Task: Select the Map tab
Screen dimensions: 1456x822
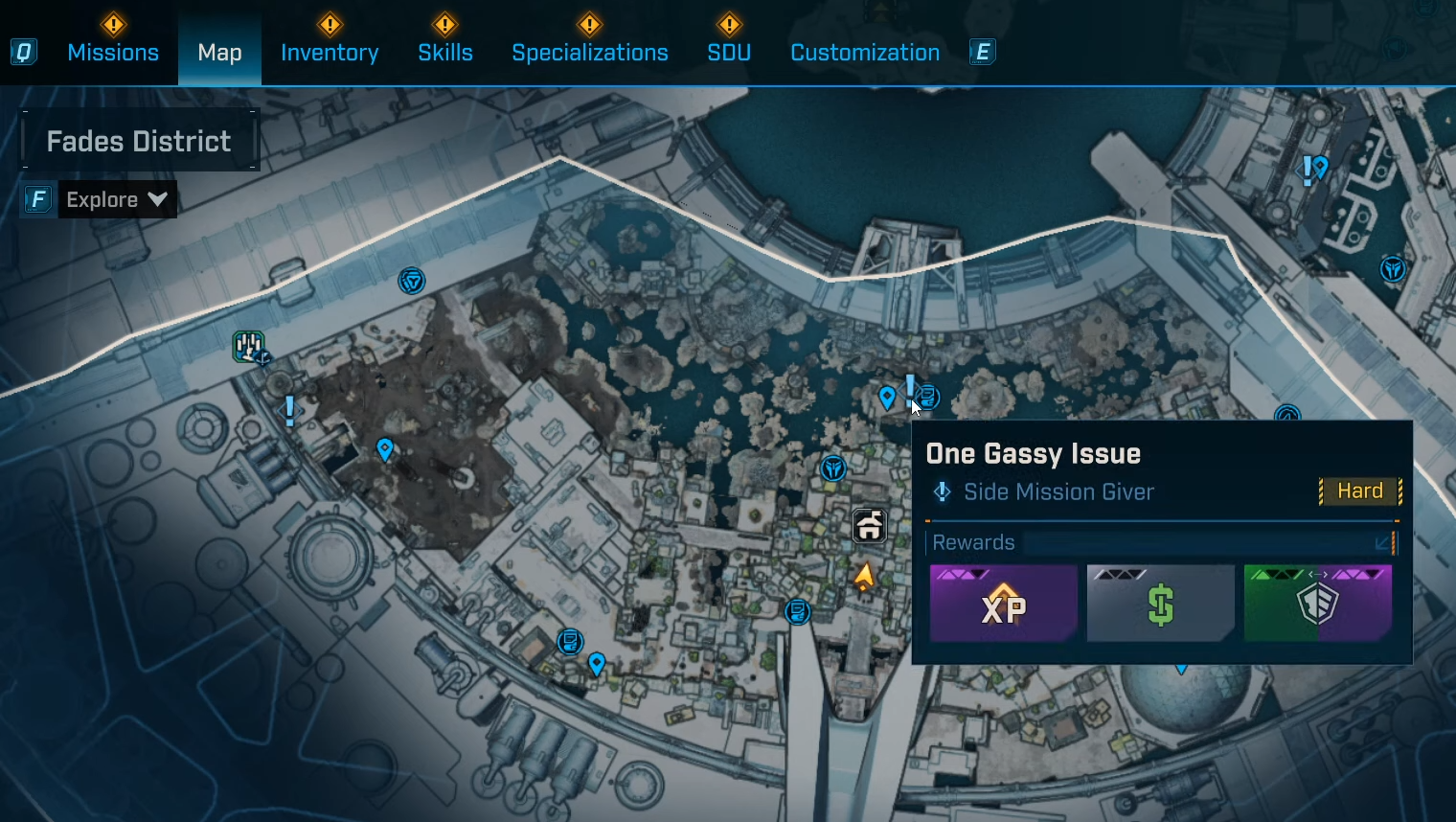Action: point(219,53)
